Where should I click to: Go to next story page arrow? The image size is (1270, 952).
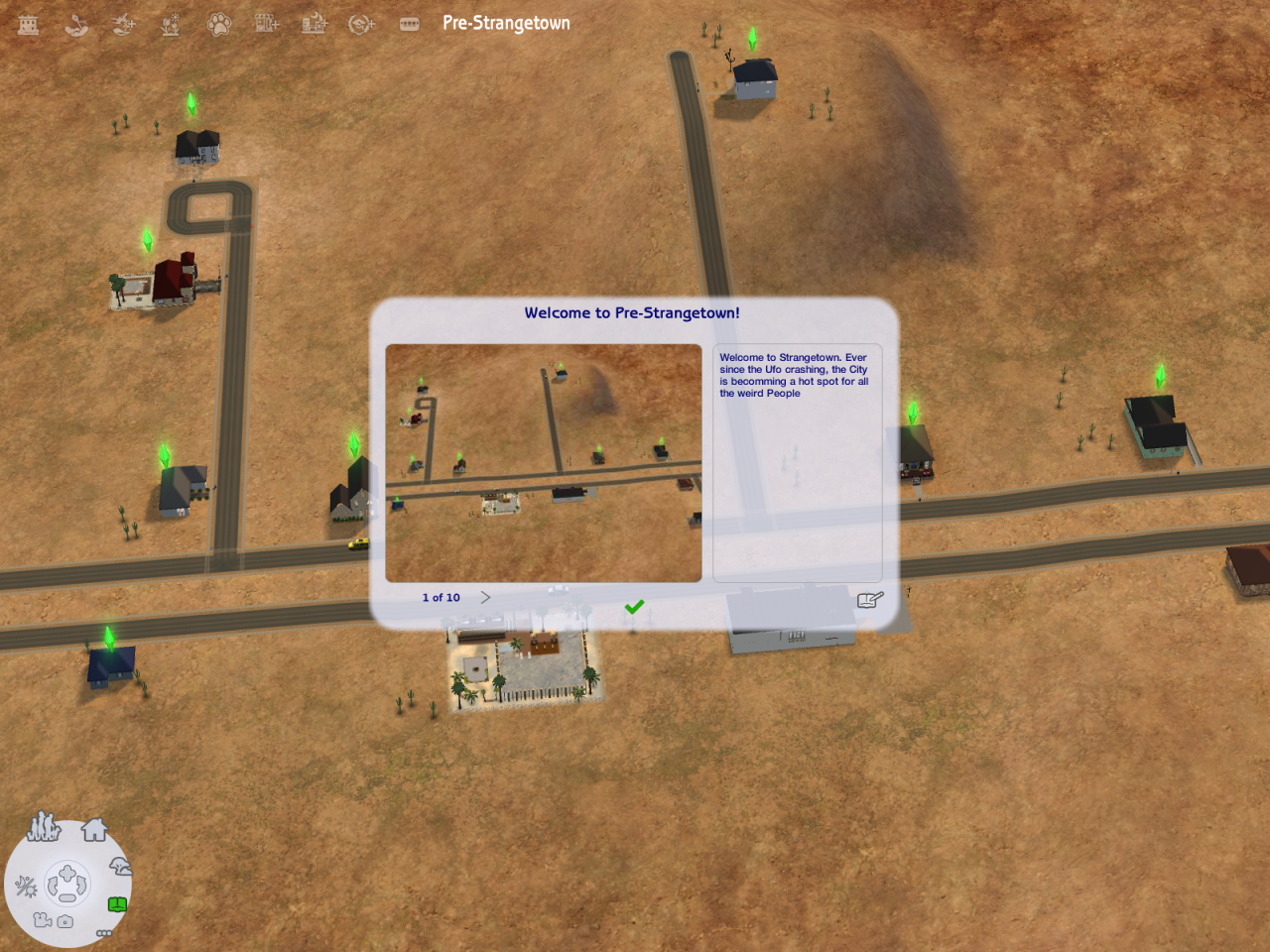click(485, 597)
